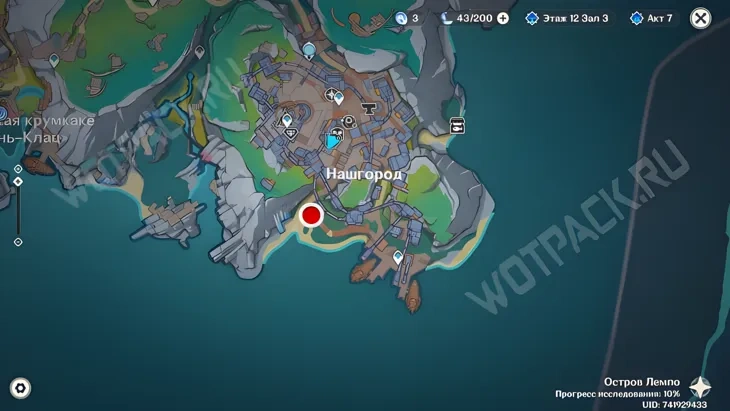This screenshot has width=730, height=411.
Task: Click the blue player position arrow
Action: coord(332,142)
